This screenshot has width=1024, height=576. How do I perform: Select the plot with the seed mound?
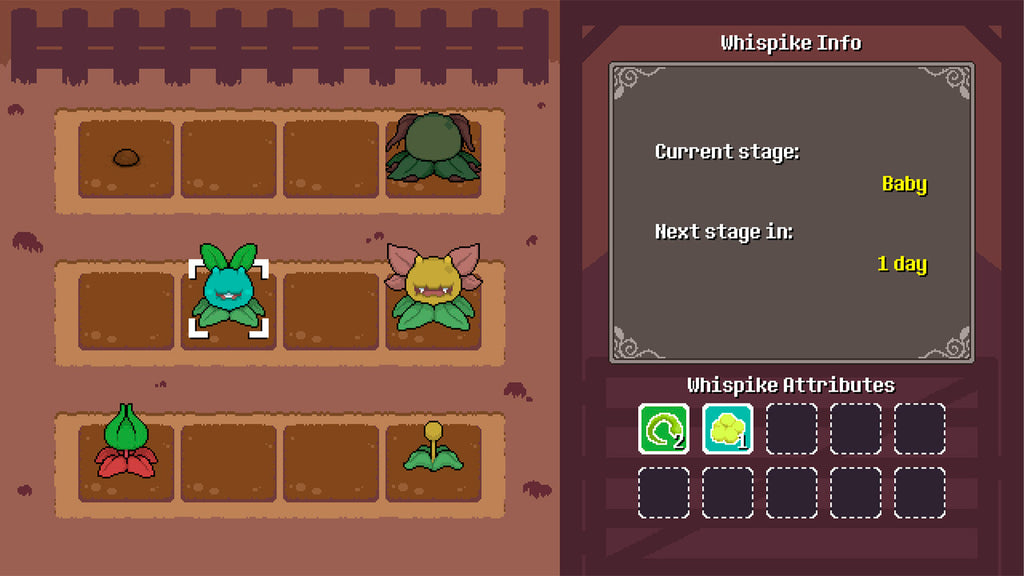coord(126,158)
